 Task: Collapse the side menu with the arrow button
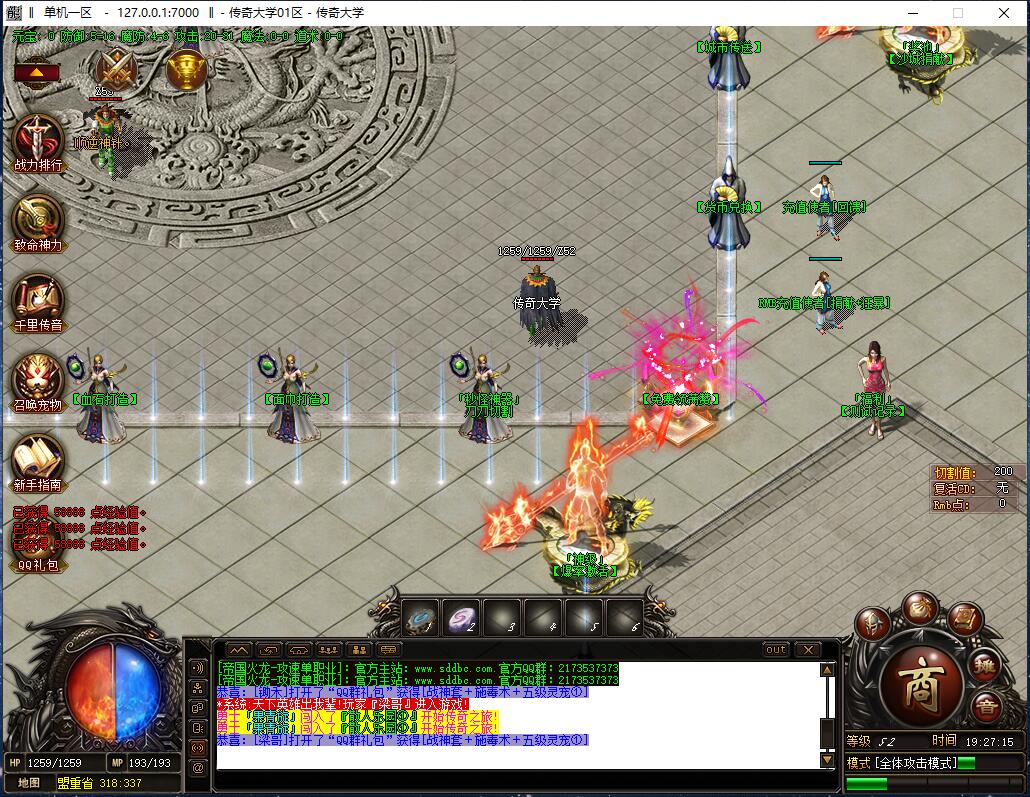36,73
